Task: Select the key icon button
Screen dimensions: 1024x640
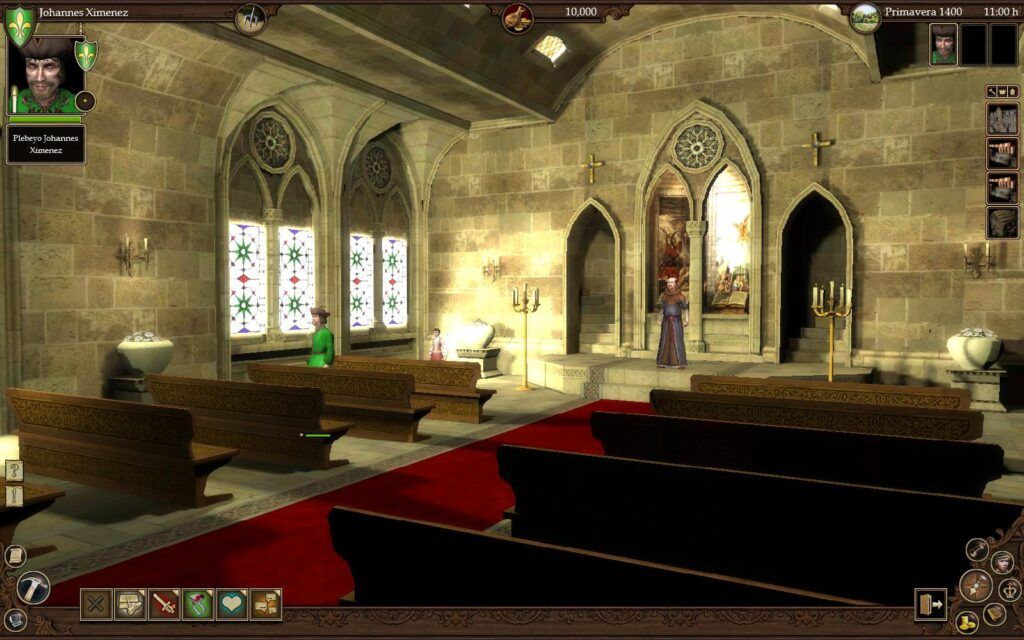Action: point(977,549)
